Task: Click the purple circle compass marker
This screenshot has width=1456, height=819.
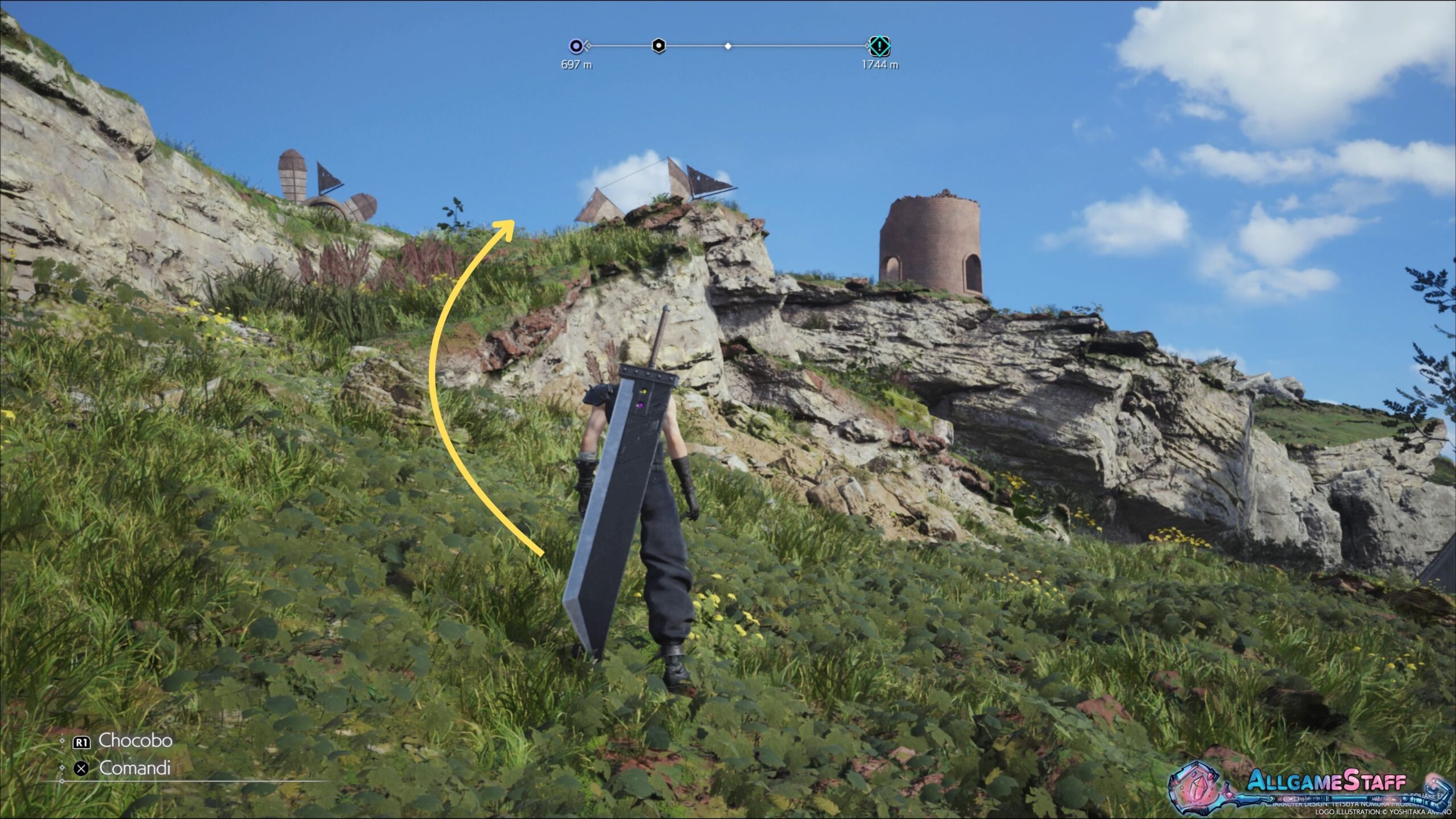Action: coord(576,46)
